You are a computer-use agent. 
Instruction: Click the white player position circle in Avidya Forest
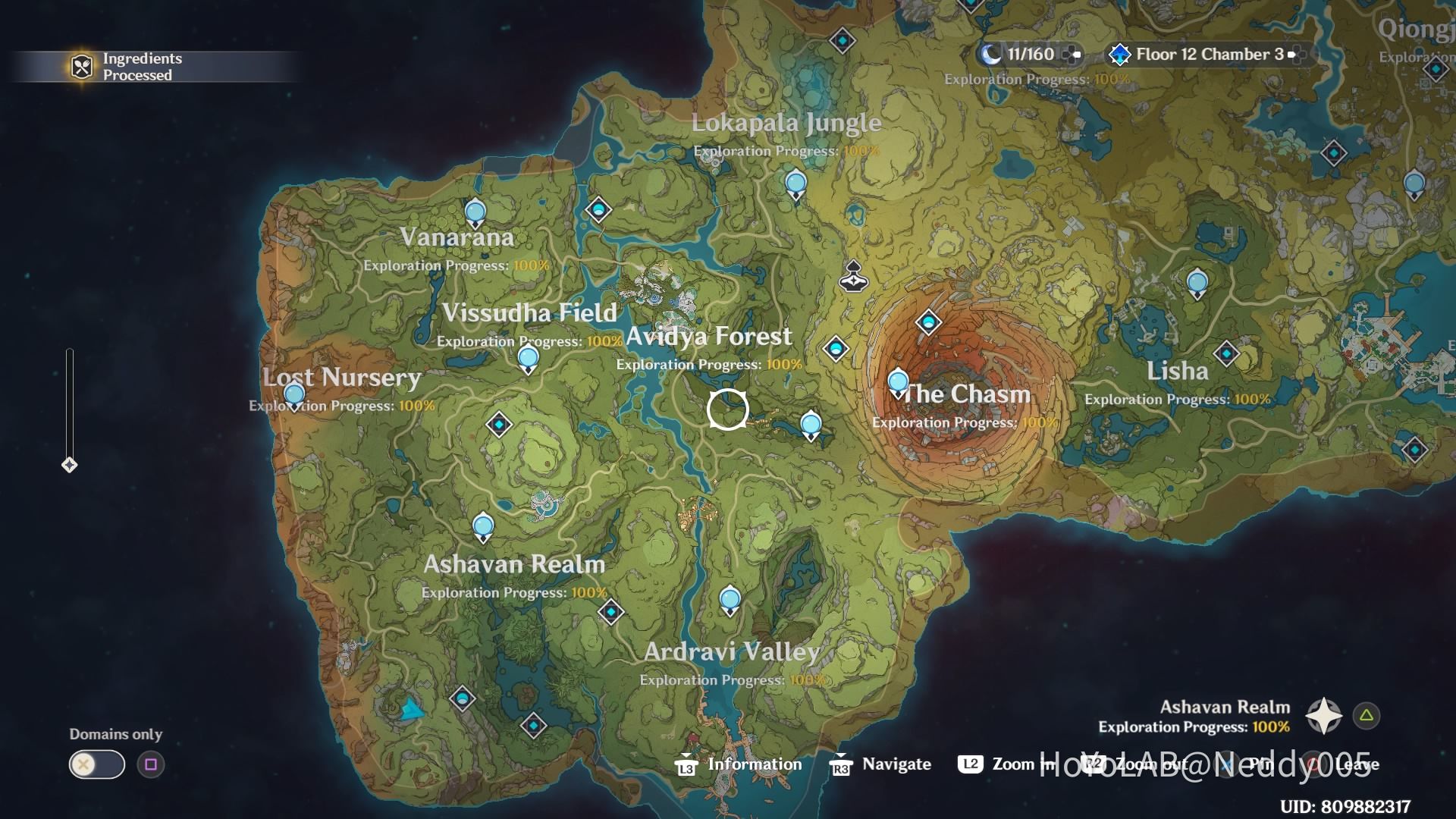click(x=728, y=410)
